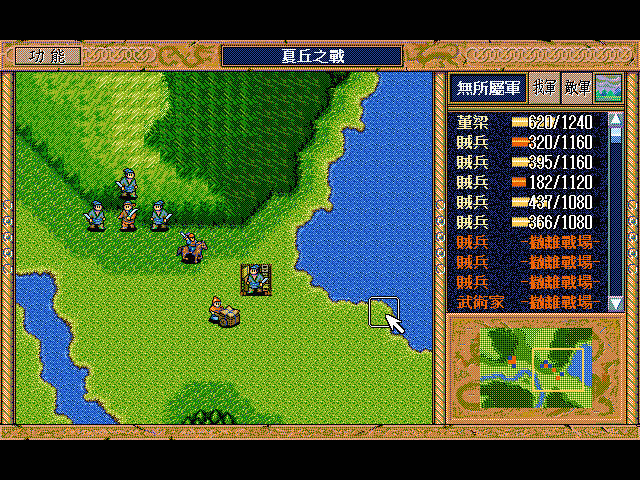Select the 武術家 row in the list
Screen dimensions: 640x480
524,301
